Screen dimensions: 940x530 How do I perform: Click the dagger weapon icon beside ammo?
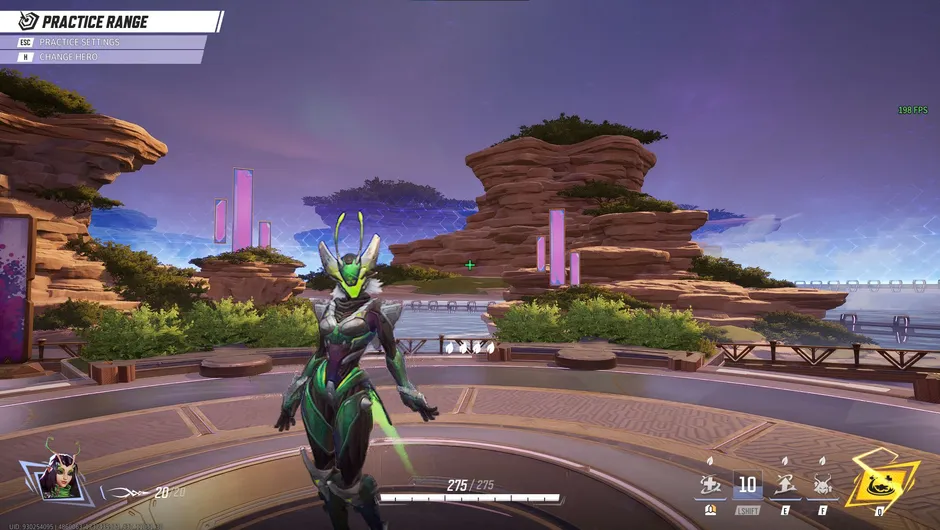pos(132,492)
